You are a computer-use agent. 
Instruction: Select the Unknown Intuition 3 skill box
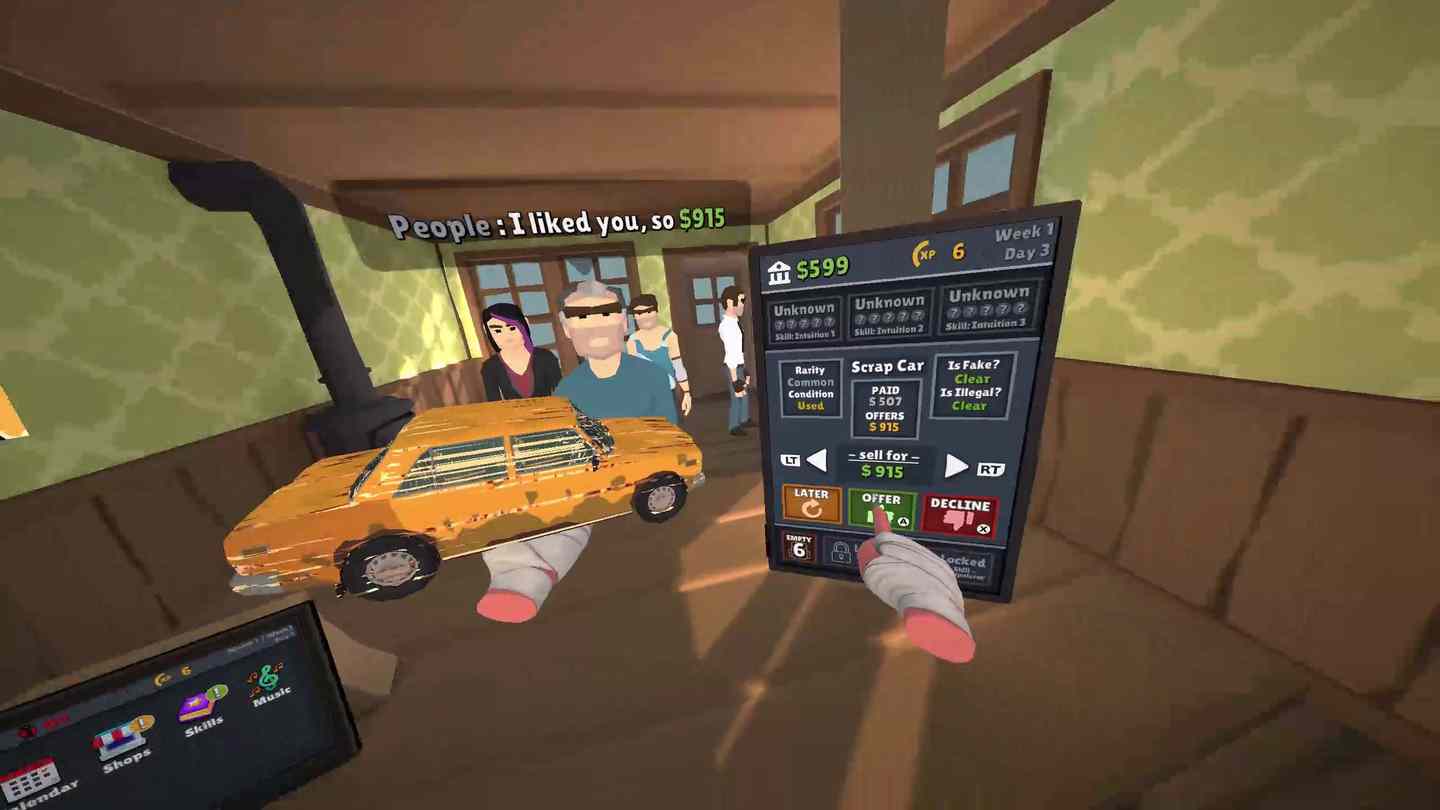coord(988,307)
